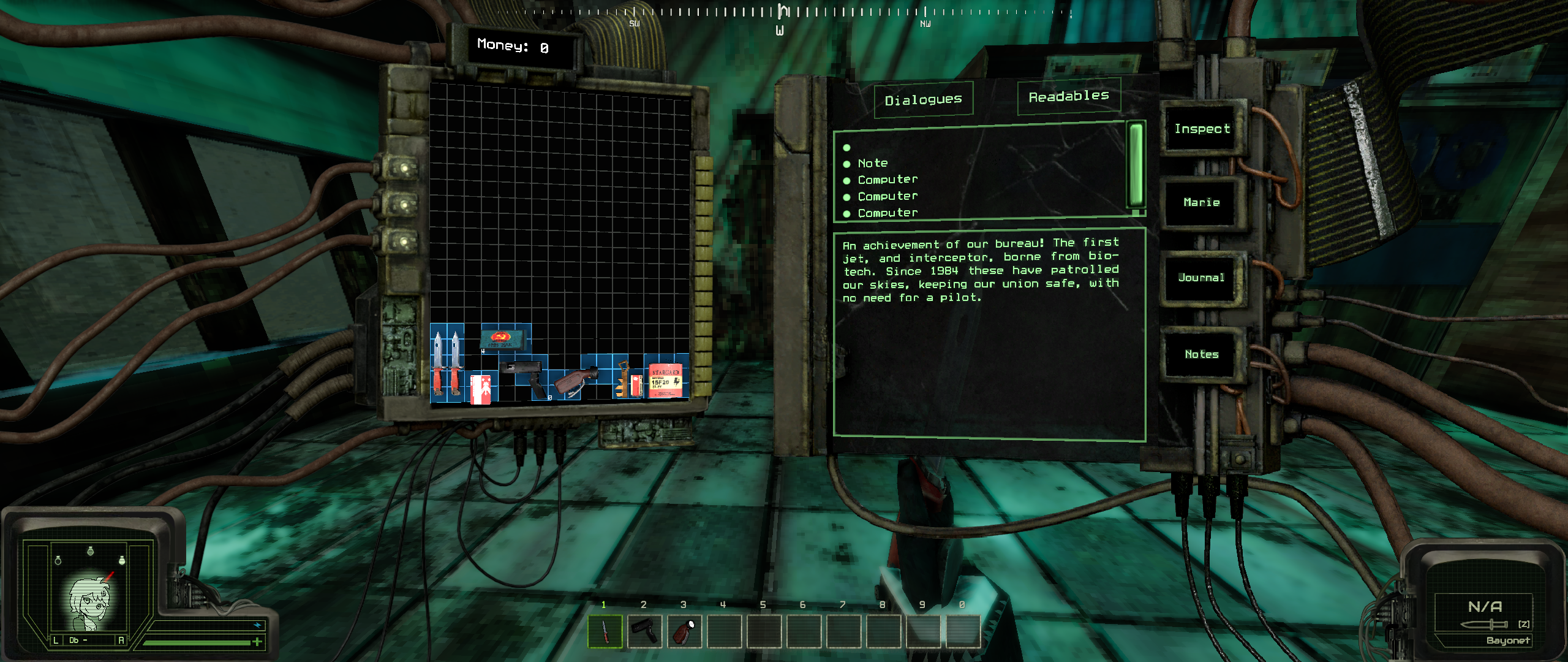Pick the red and white keycard in inventory
The width and height of the screenshot is (1568, 662).
click(x=480, y=389)
